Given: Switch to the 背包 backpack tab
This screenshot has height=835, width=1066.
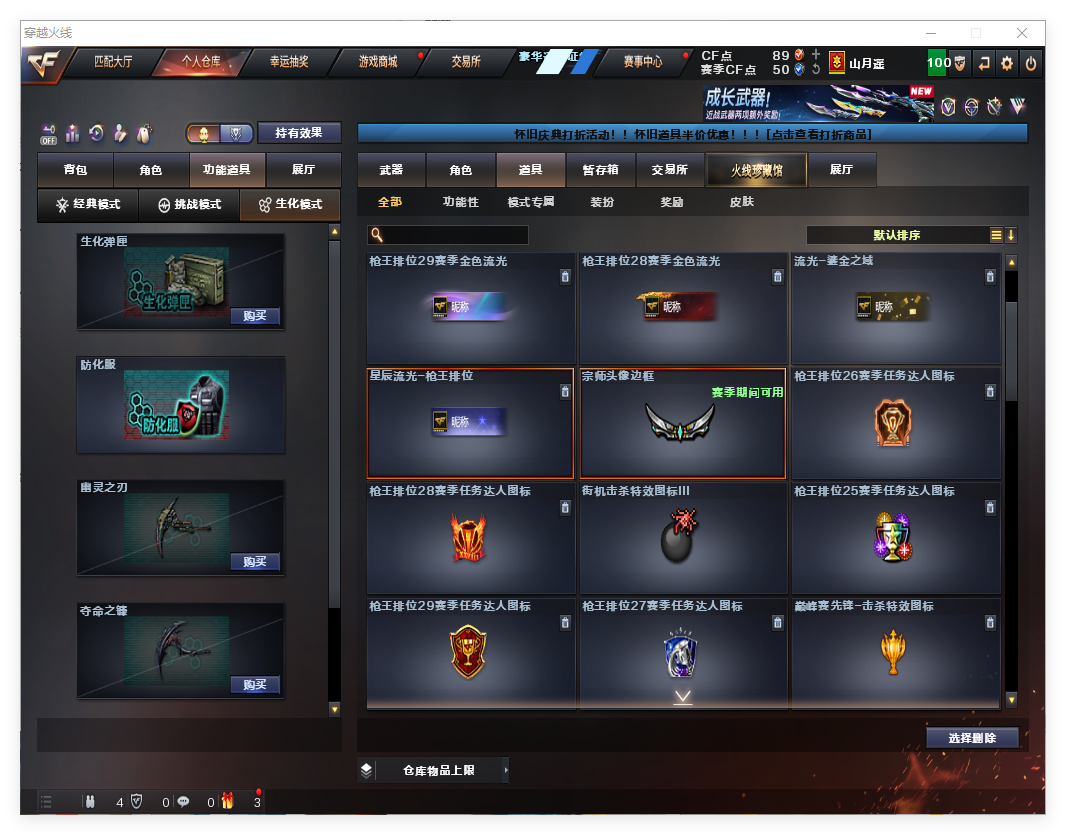Looking at the screenshot, I should click(75, 170).
